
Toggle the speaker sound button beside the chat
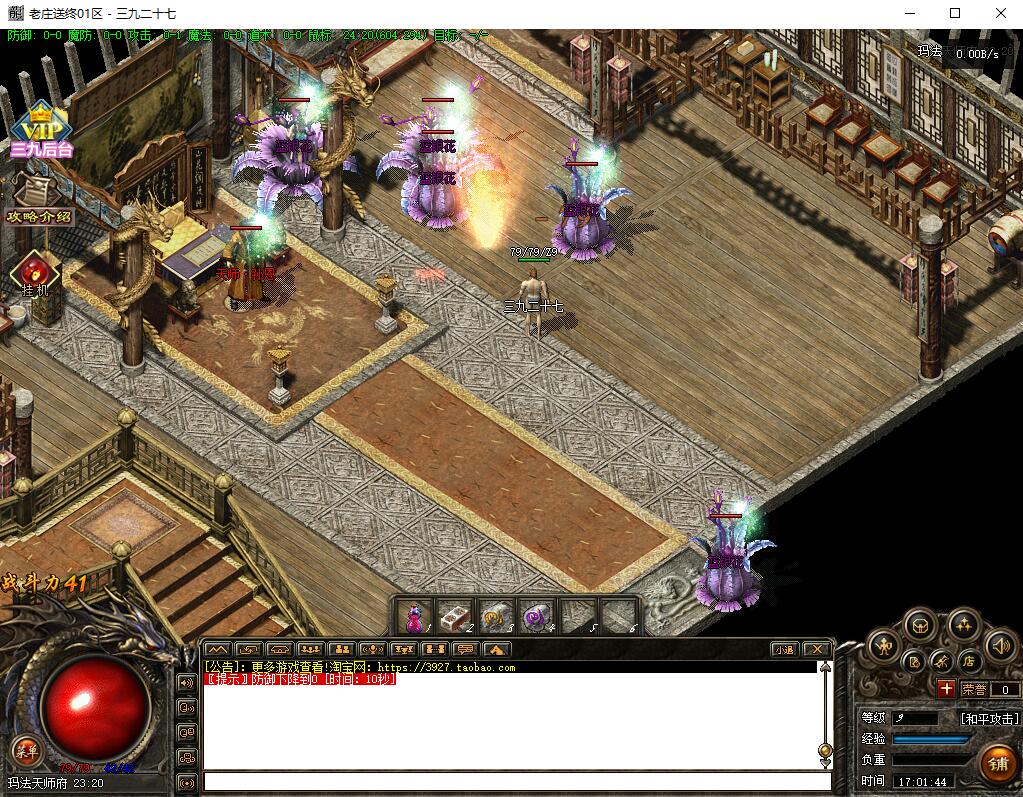pos(186,683)
